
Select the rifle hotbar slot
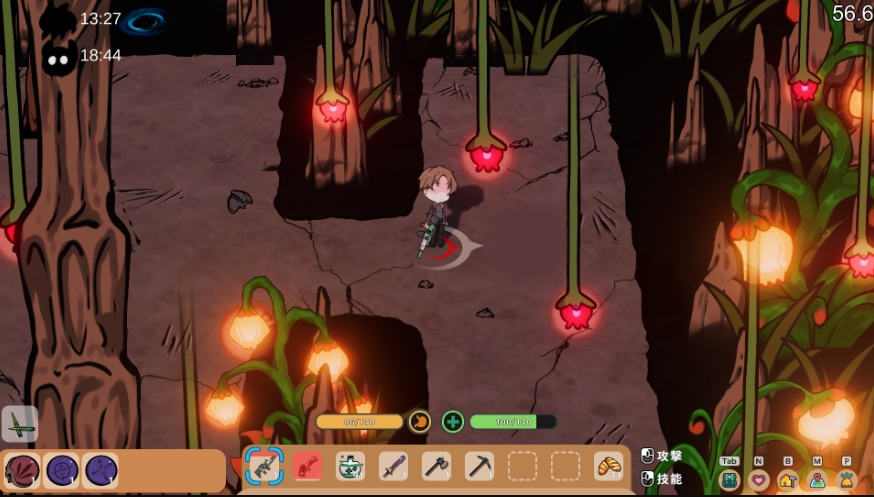[263, 466]
